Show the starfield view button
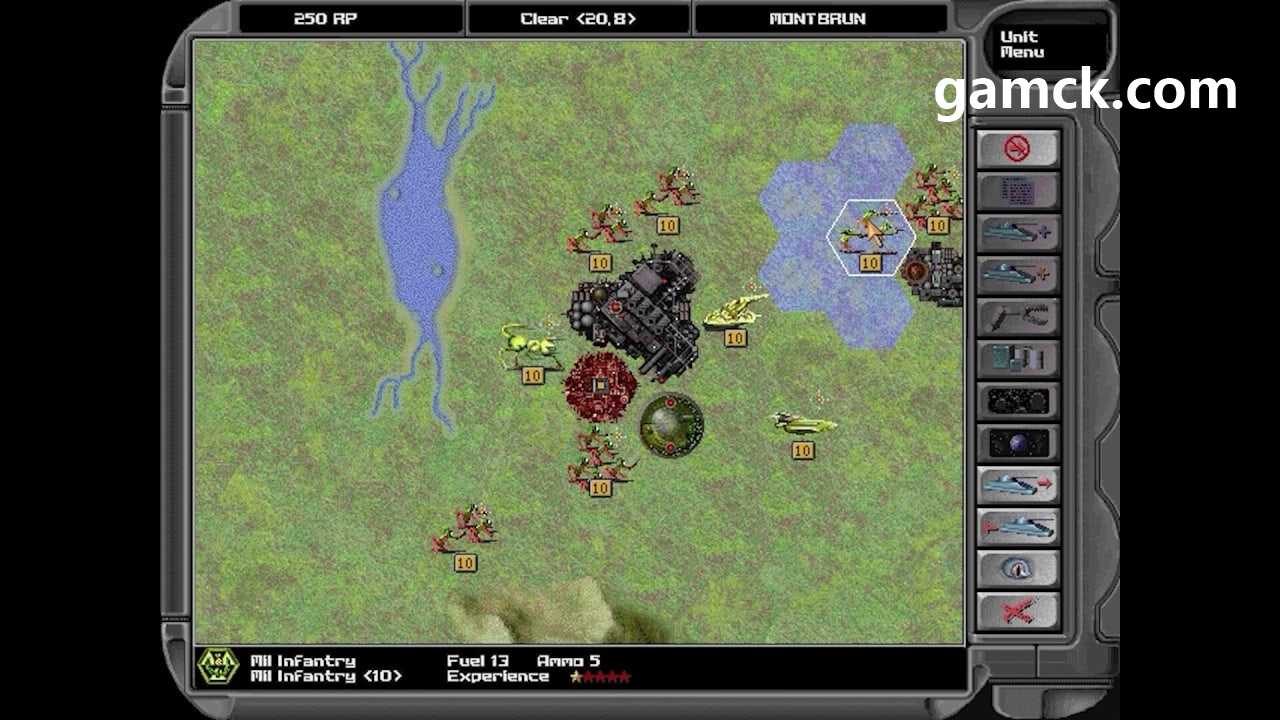This screenshot has width=1280, height=720. click(1017, 401)
